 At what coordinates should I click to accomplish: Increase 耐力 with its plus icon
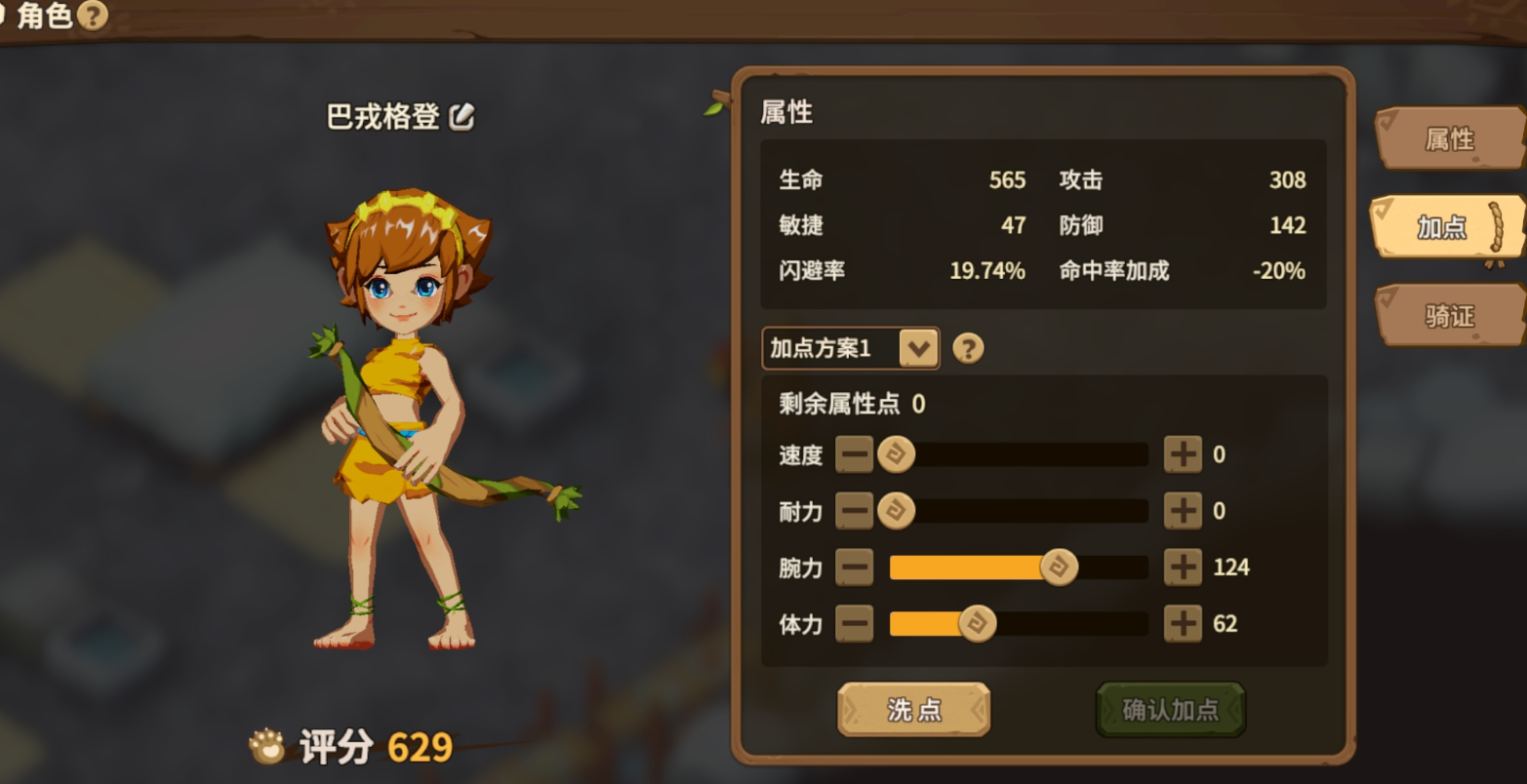[x=1183, y=511]
